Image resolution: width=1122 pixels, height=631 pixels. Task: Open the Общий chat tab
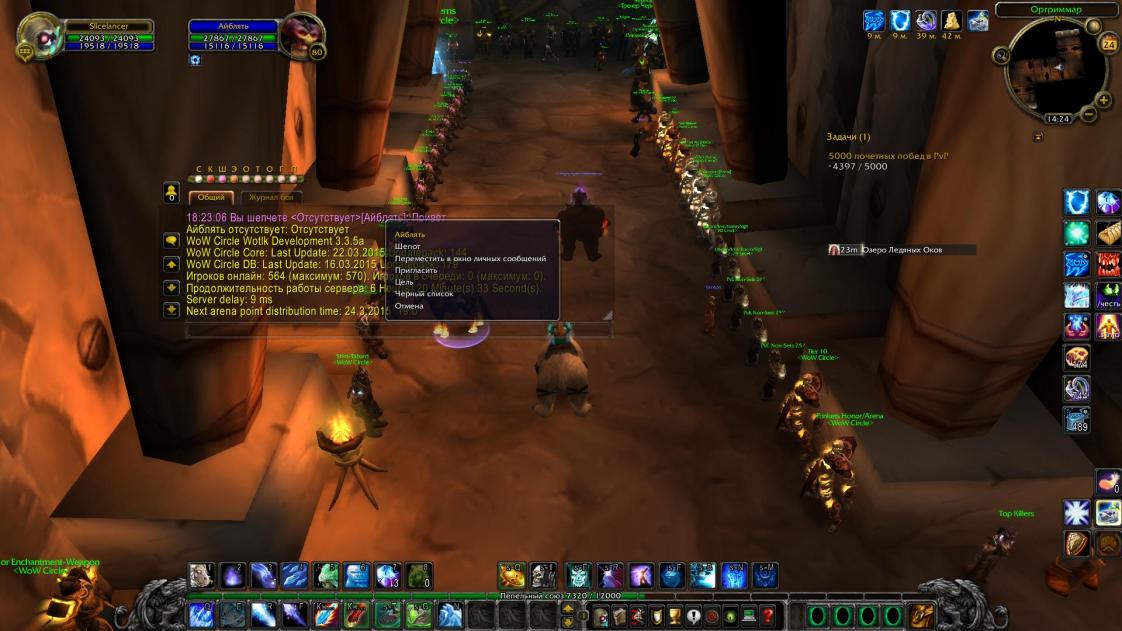pyautogui.click(x=210, y=197)
